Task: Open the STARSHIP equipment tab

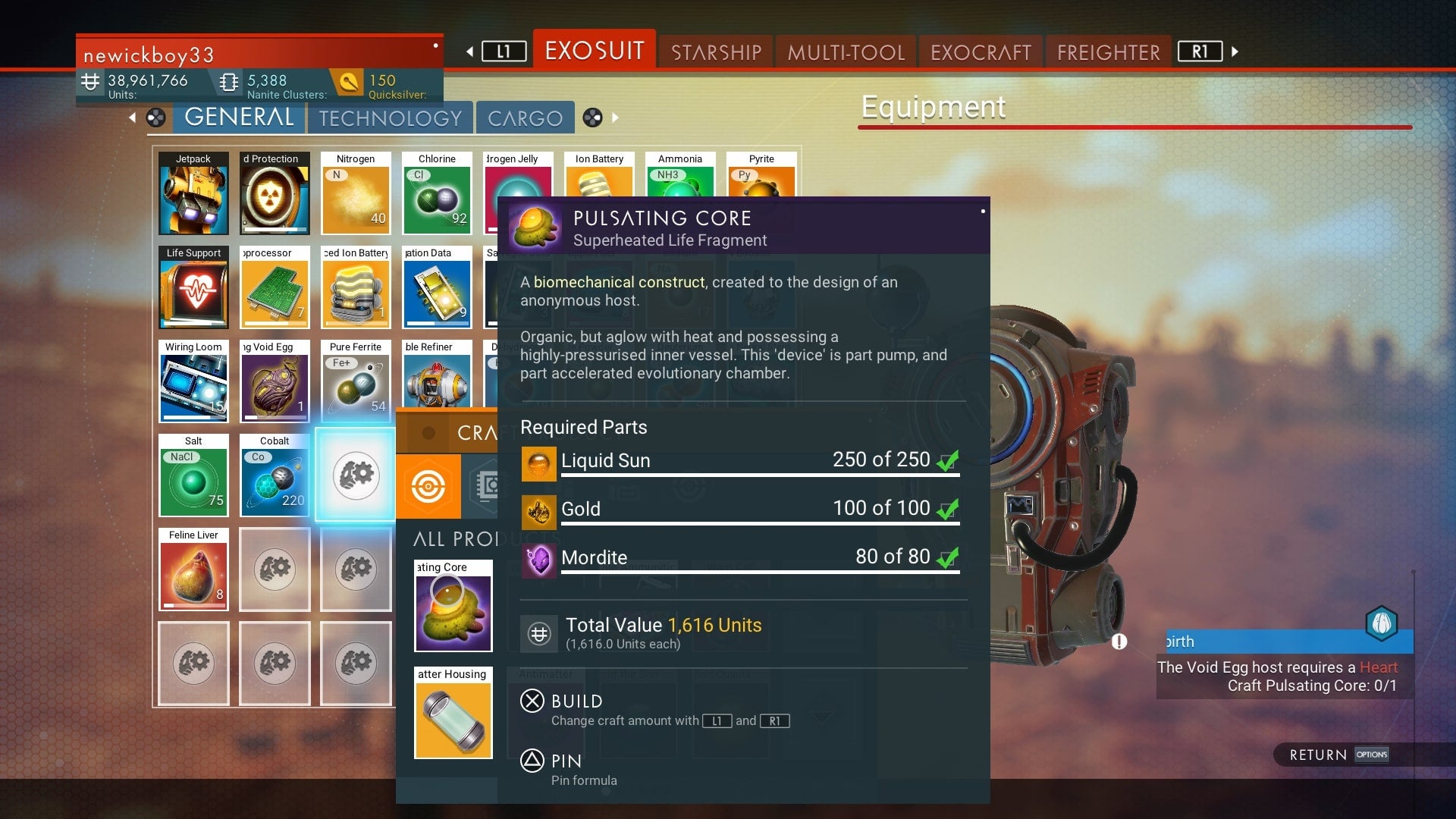Action: pyautogui.click(x=714, y=51)
